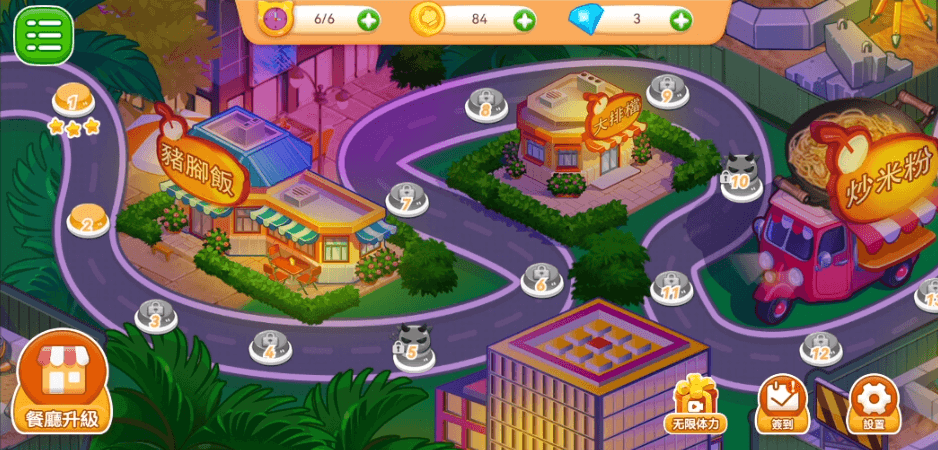Viewport: 938px width, 450px height.
Task: Tap the locked level 3 node
Action: click(155, 316)
